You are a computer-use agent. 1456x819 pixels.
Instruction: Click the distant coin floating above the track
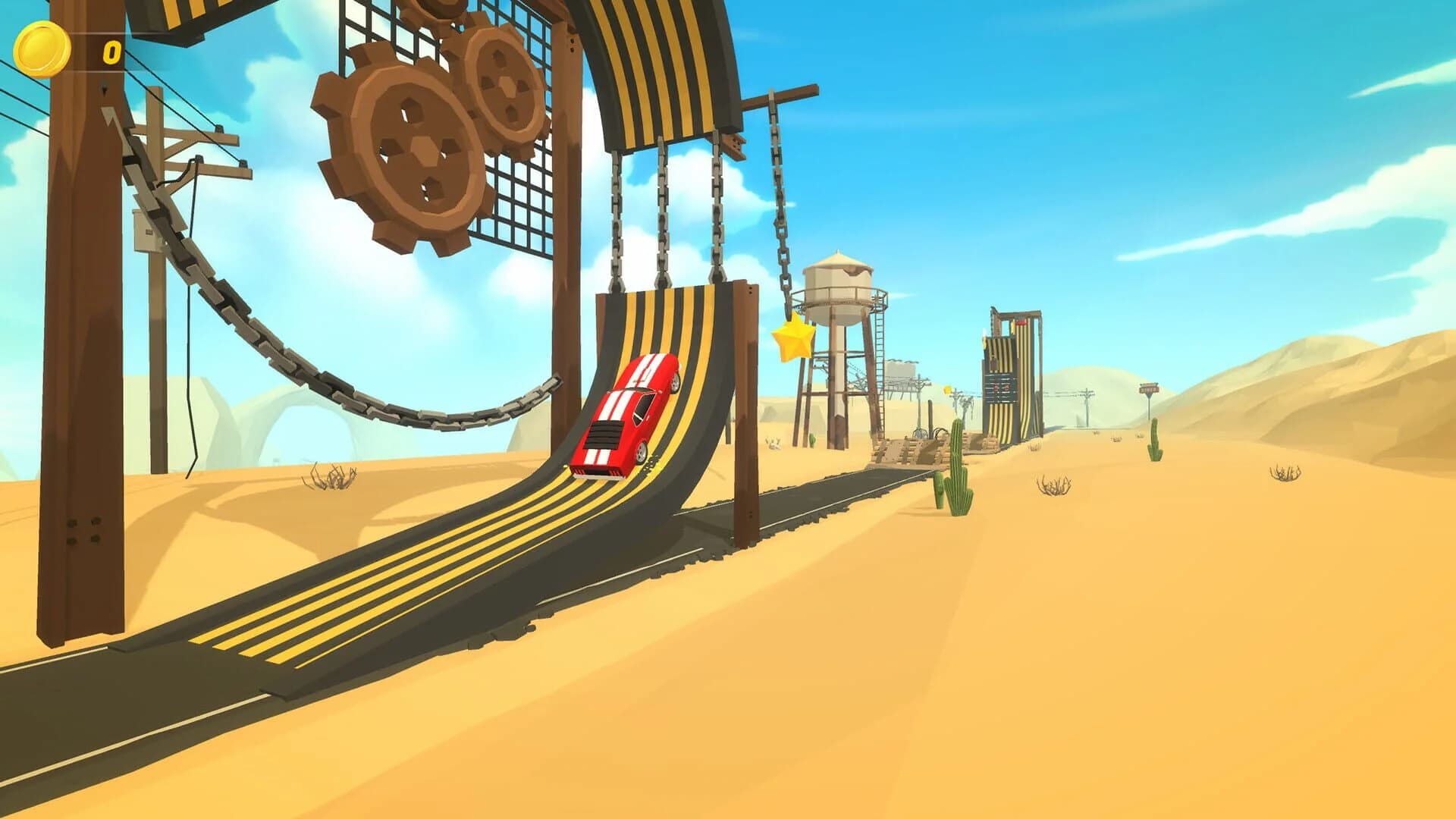click(x=948, y=391)
